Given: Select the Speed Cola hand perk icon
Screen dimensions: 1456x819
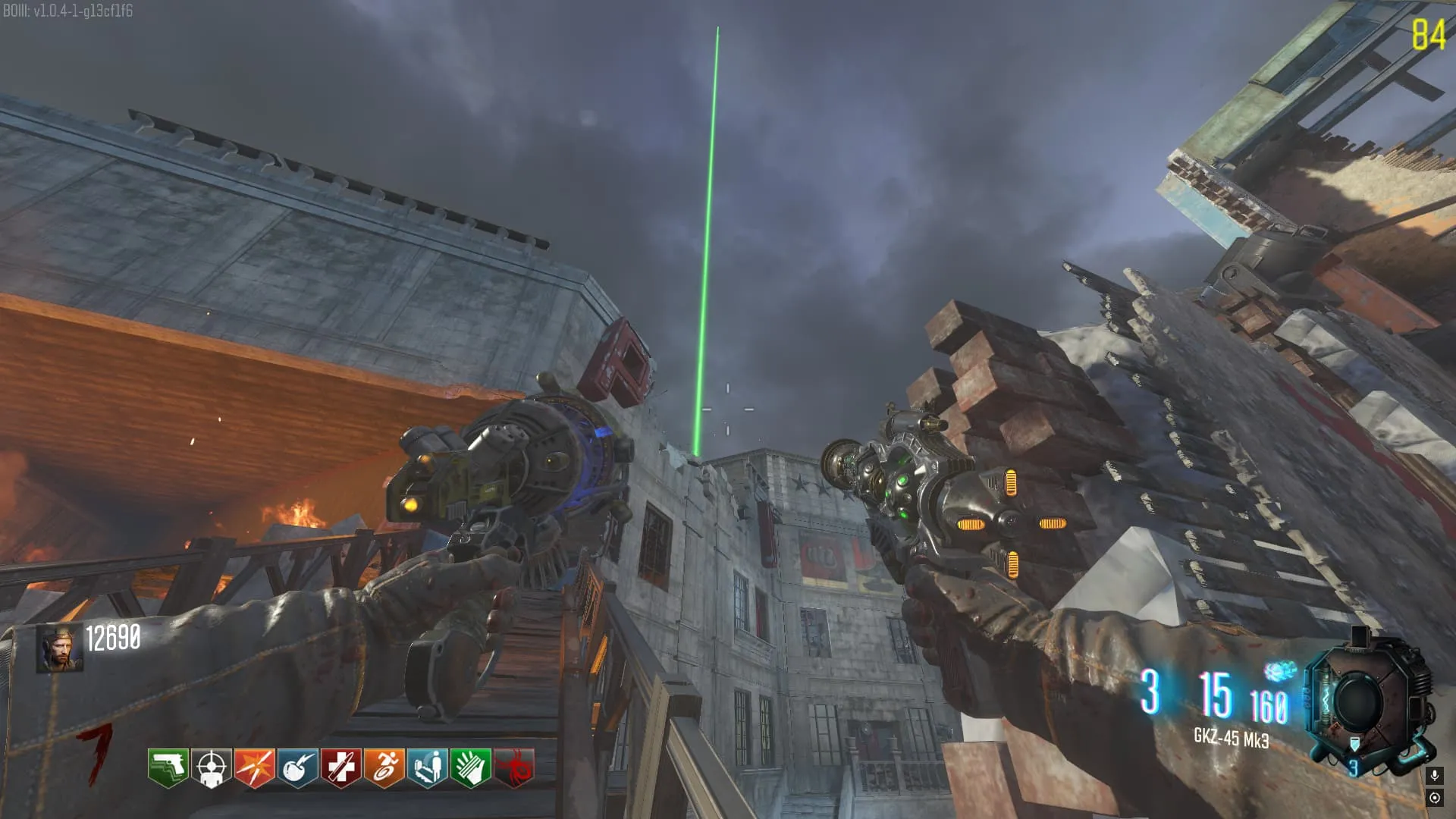Looking at the screenshot, I should coord(470,767).
